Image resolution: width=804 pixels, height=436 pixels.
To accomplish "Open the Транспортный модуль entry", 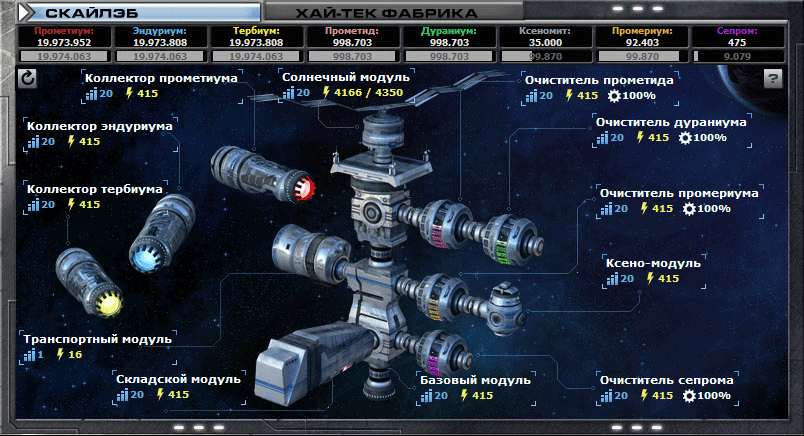I will (x=98, y=339).
